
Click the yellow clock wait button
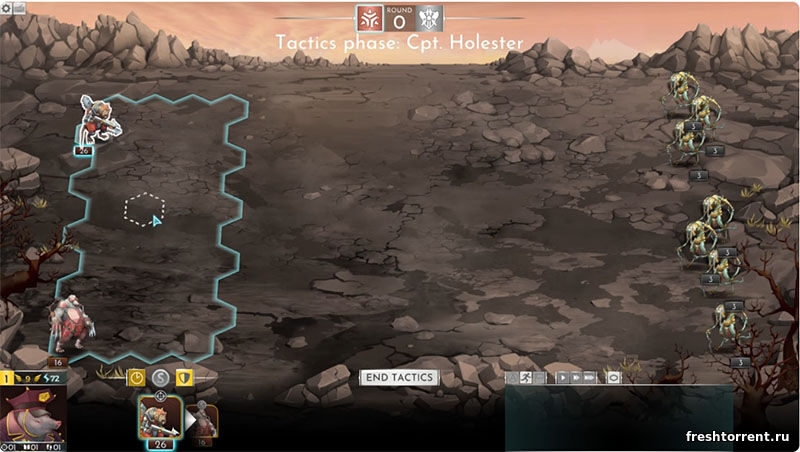click(x=137, y=378)
